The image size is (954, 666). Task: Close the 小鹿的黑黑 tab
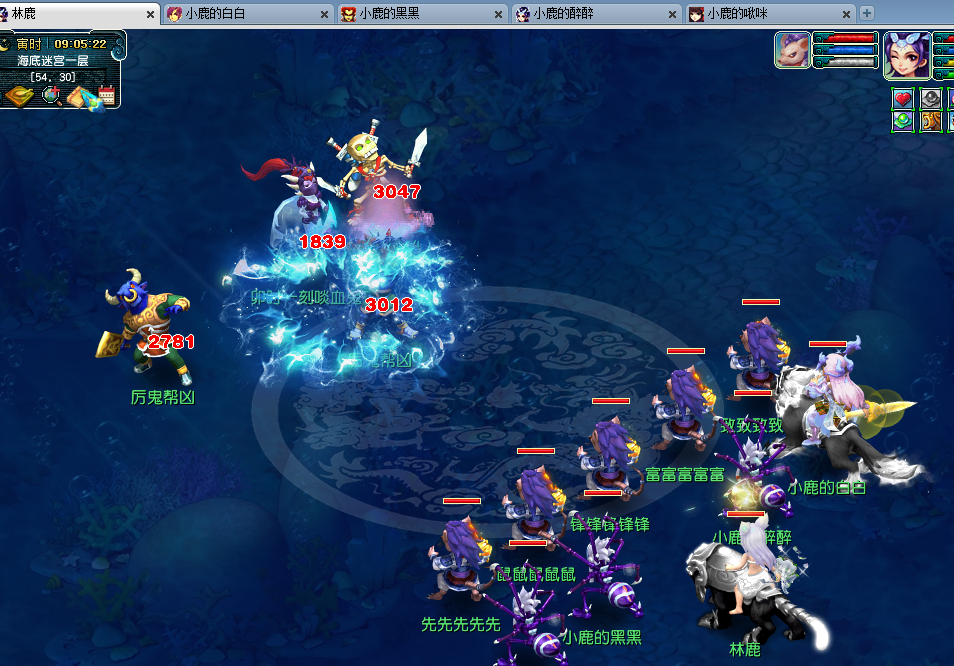coord(498,14)
